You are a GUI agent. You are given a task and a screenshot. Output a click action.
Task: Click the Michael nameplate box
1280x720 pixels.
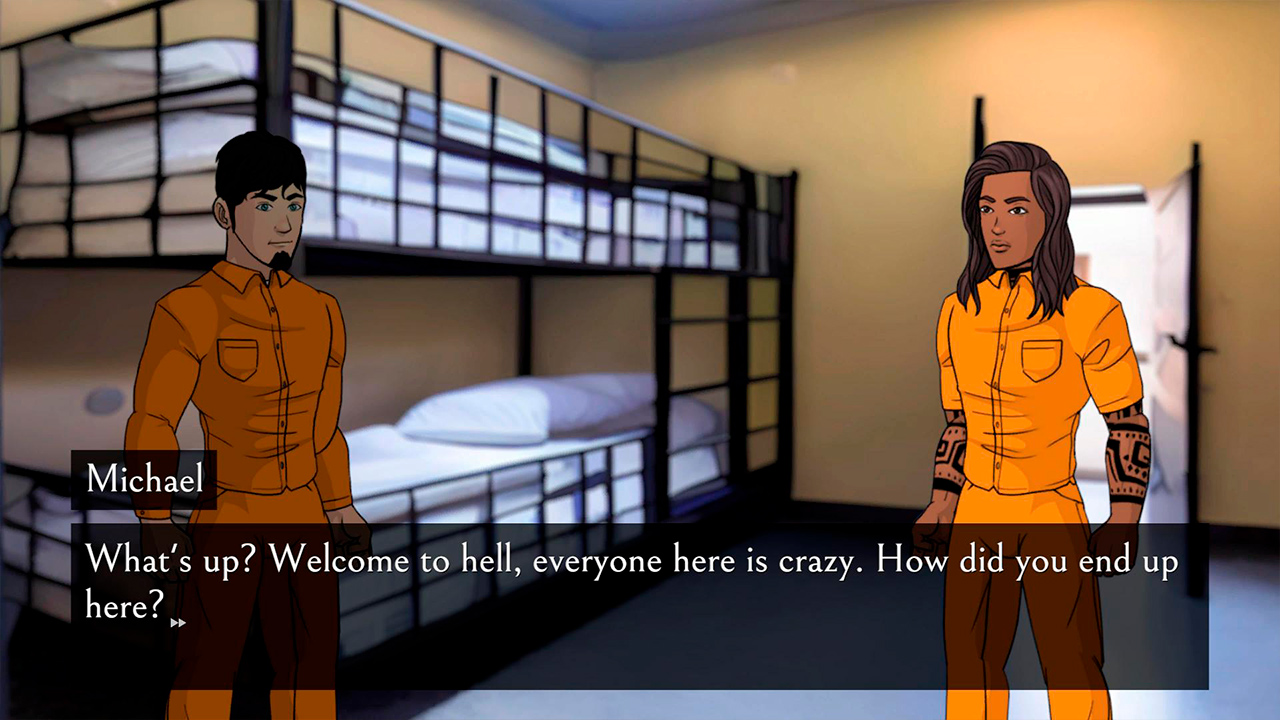click(x=143, y=478)
